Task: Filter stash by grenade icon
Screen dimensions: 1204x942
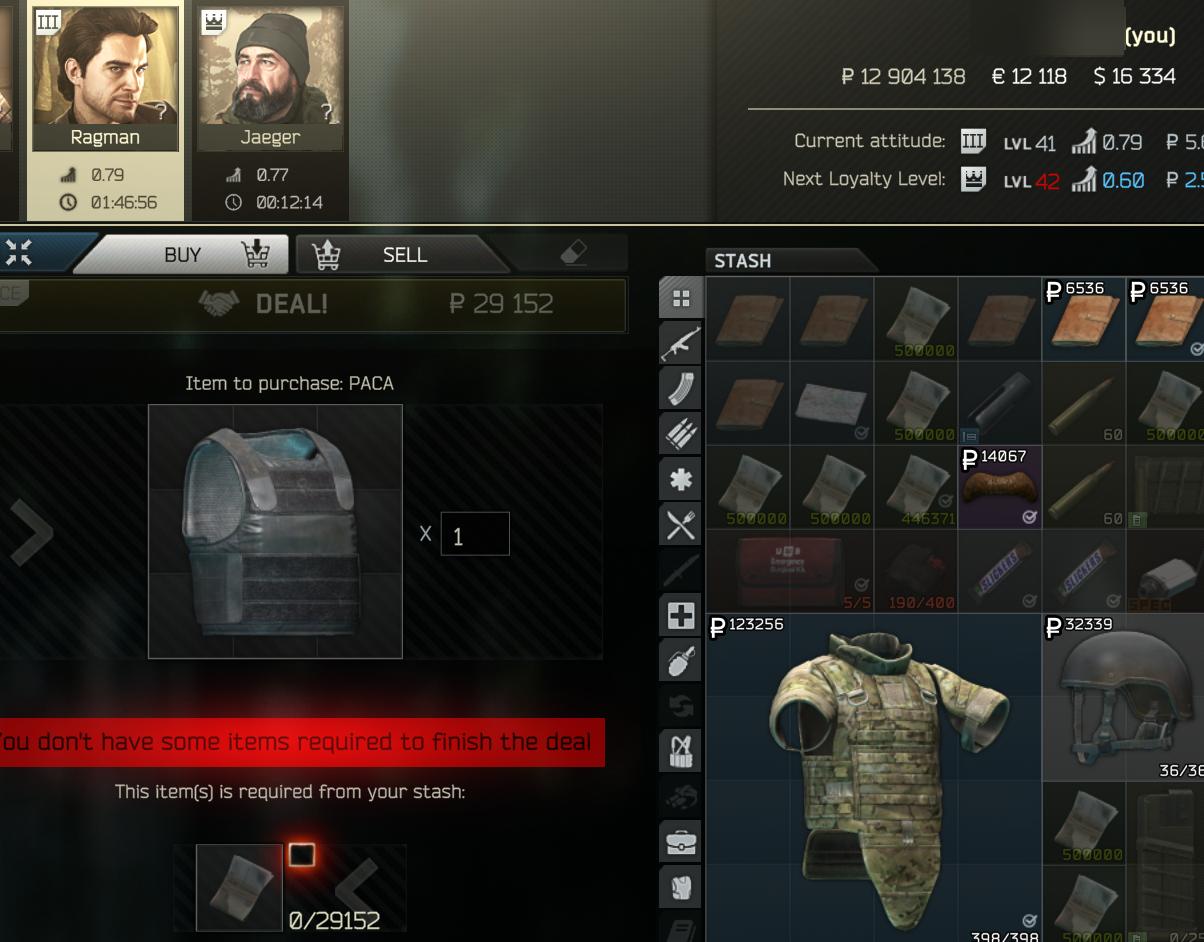Action: click(681, 660)
